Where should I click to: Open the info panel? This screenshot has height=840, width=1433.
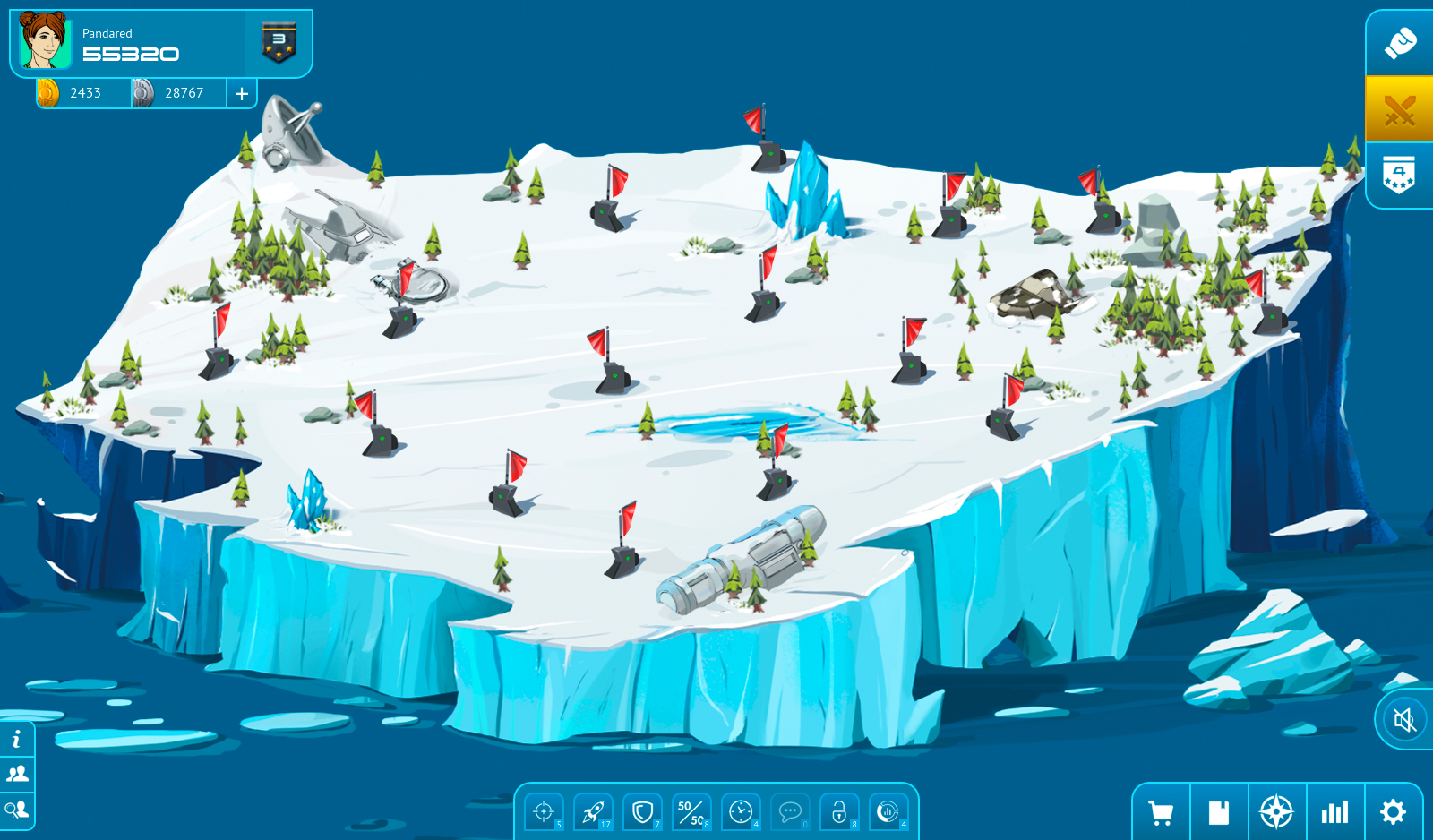click(17, 740)
